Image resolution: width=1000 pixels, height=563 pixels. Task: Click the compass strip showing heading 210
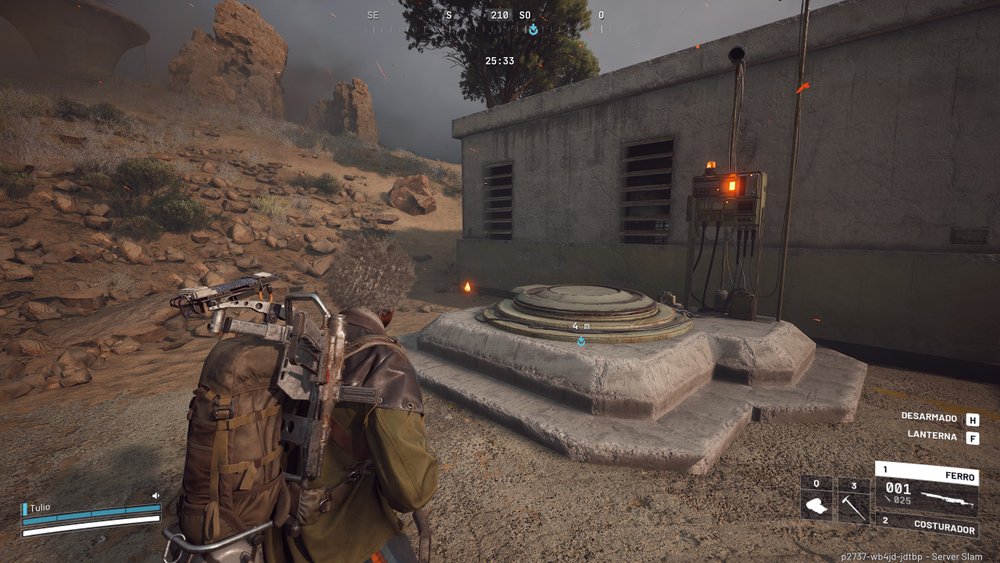498,17
